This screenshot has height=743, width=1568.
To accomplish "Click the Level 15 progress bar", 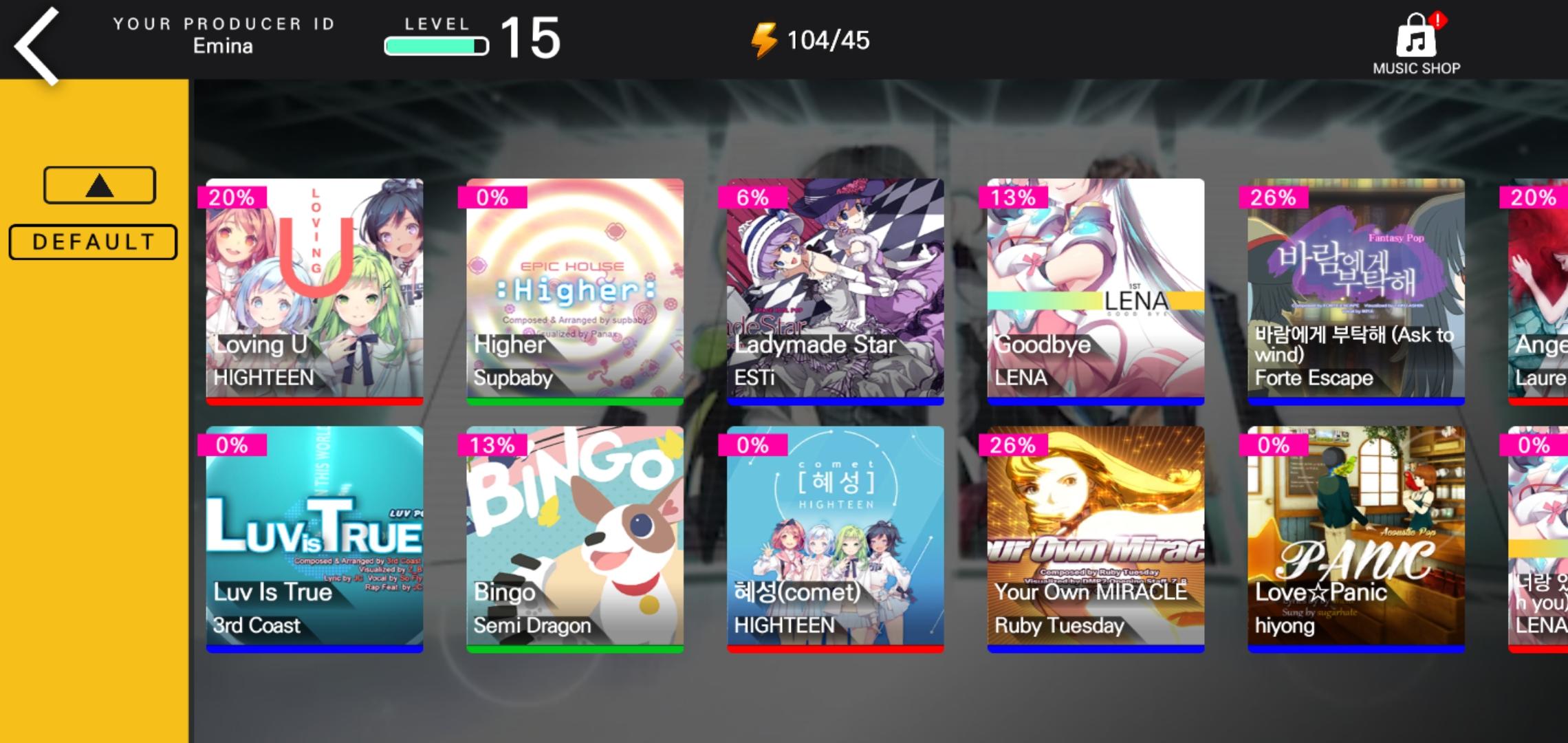I will click(437, 44).
